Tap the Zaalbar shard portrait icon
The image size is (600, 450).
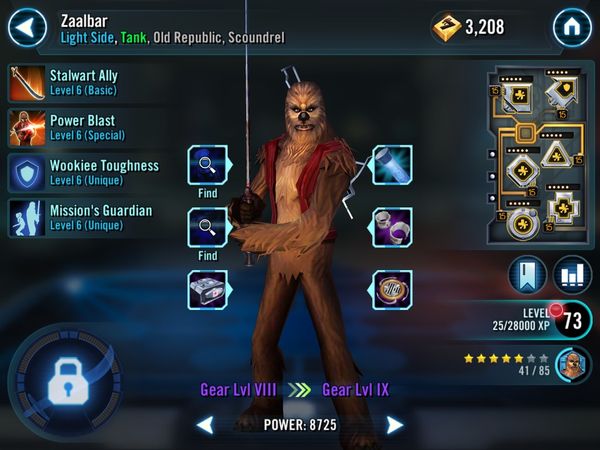click(x=572, y=364)
